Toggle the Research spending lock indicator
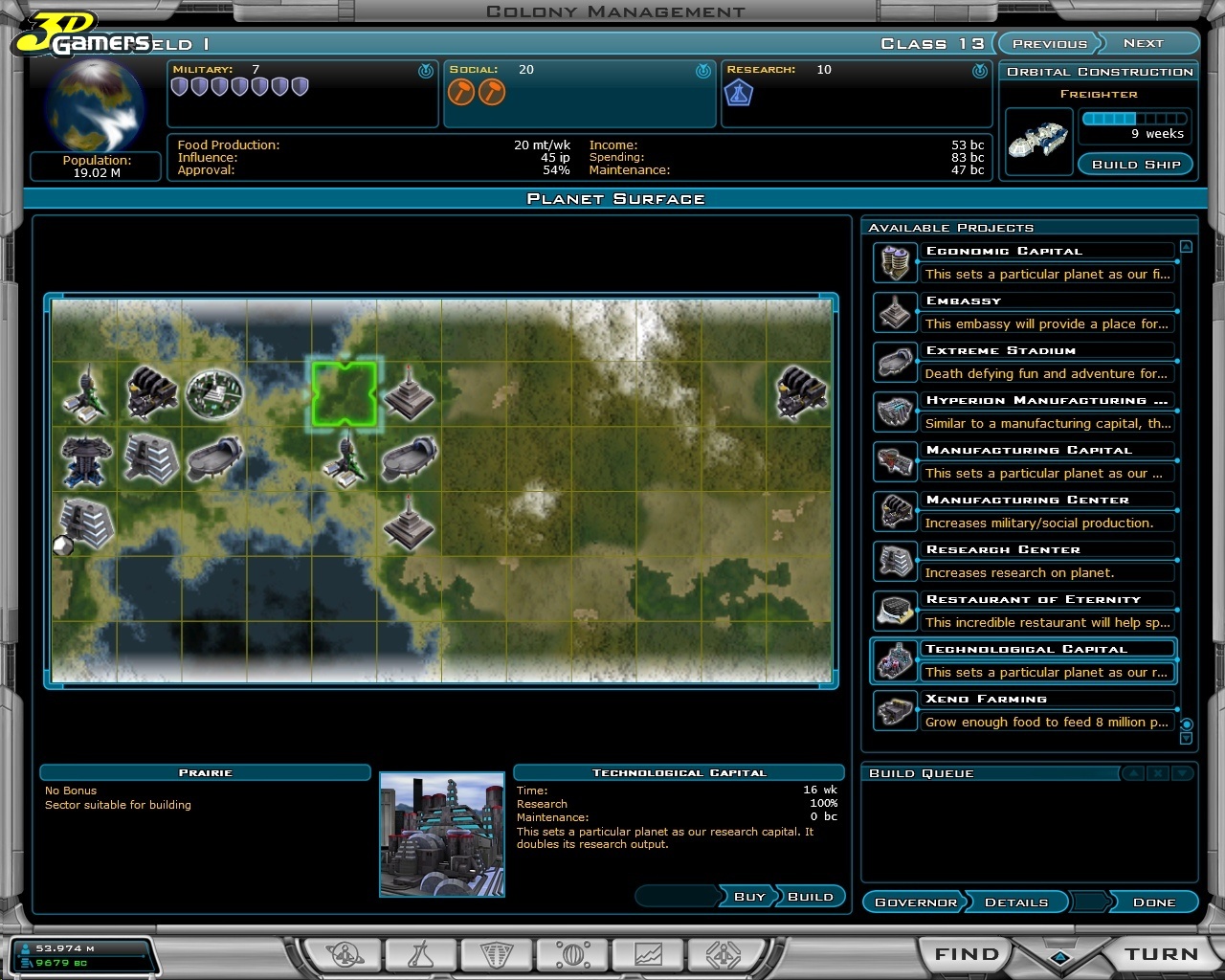The image size is (1225, 980). [977, 68]
